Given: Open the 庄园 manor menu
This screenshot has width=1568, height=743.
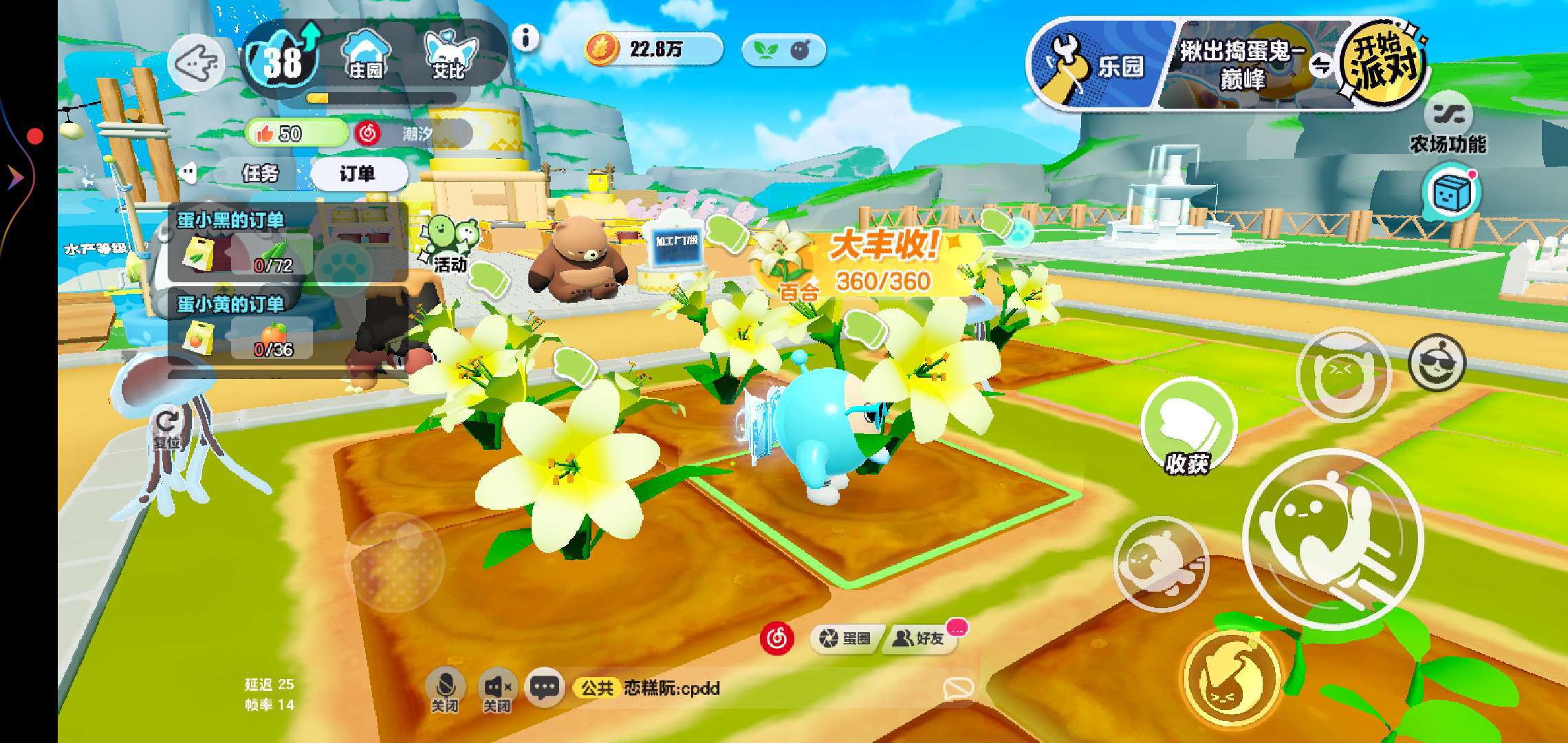Looking at the screenshot, I should (366, 55).
